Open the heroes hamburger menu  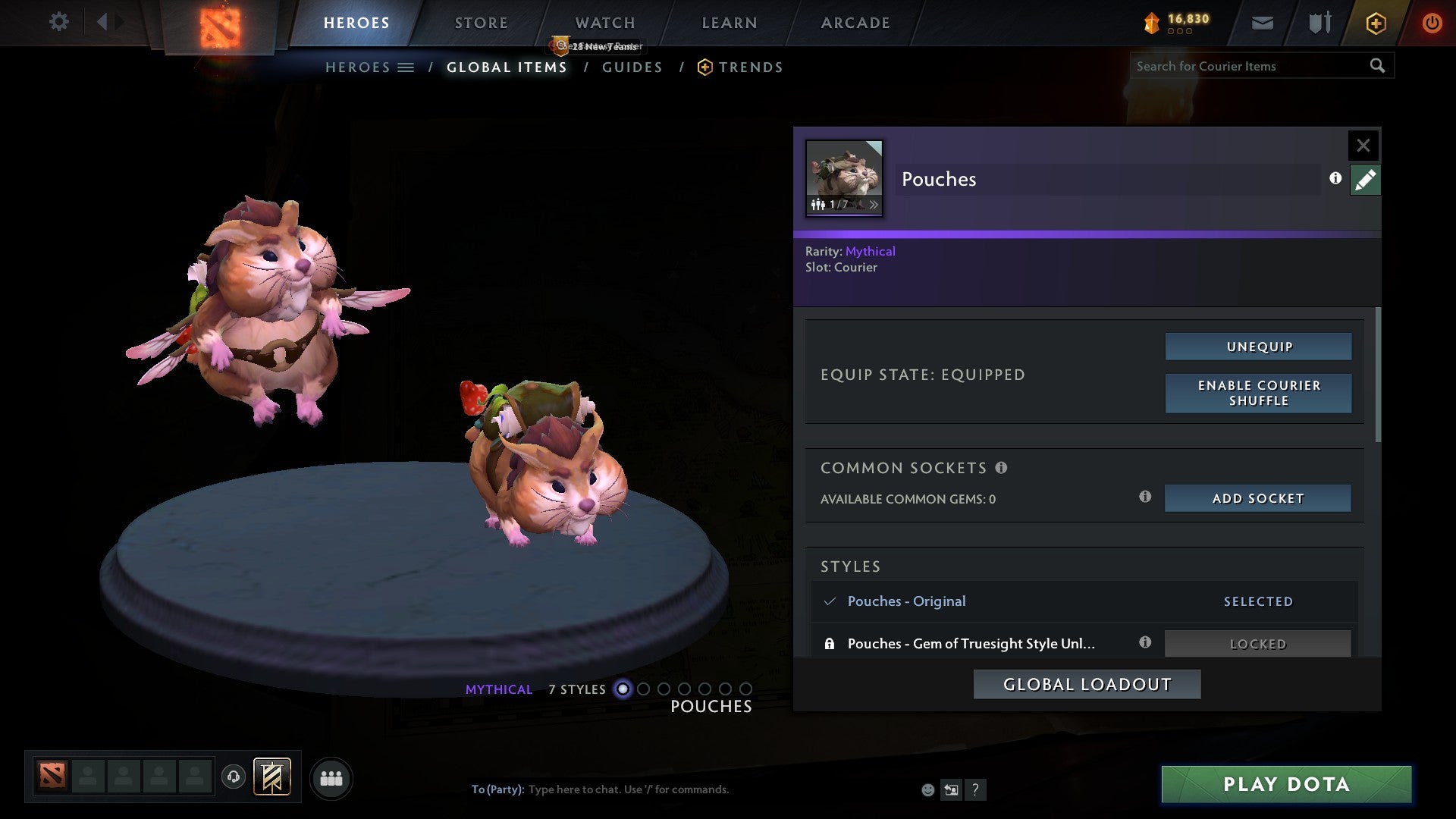pyautogui.click(x=406, y=67)
